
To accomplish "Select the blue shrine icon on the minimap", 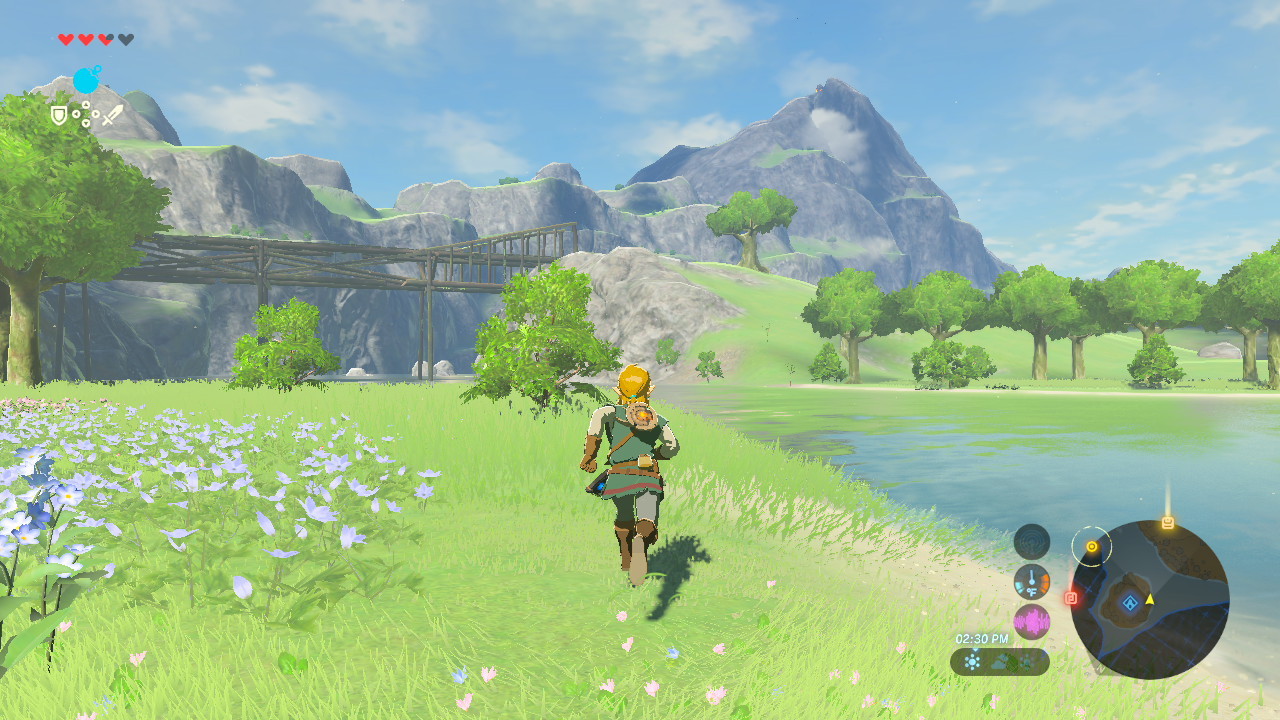I will click(1130, 602).
